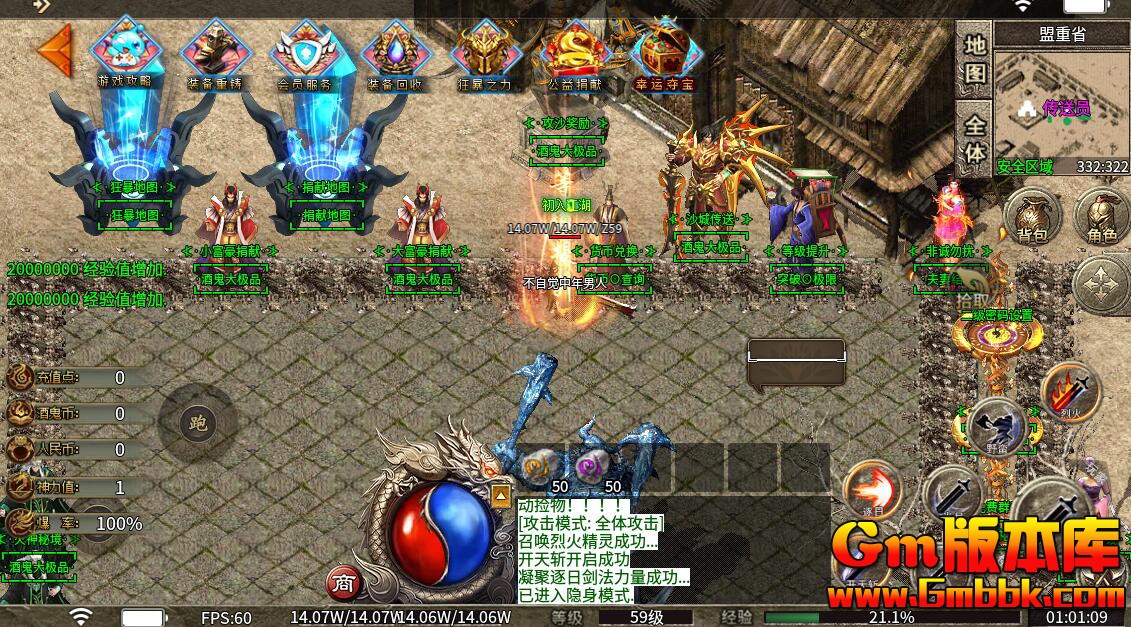The image size is (1131, 627).
Task: Open the 商 shop button
Action: [344, 582]
